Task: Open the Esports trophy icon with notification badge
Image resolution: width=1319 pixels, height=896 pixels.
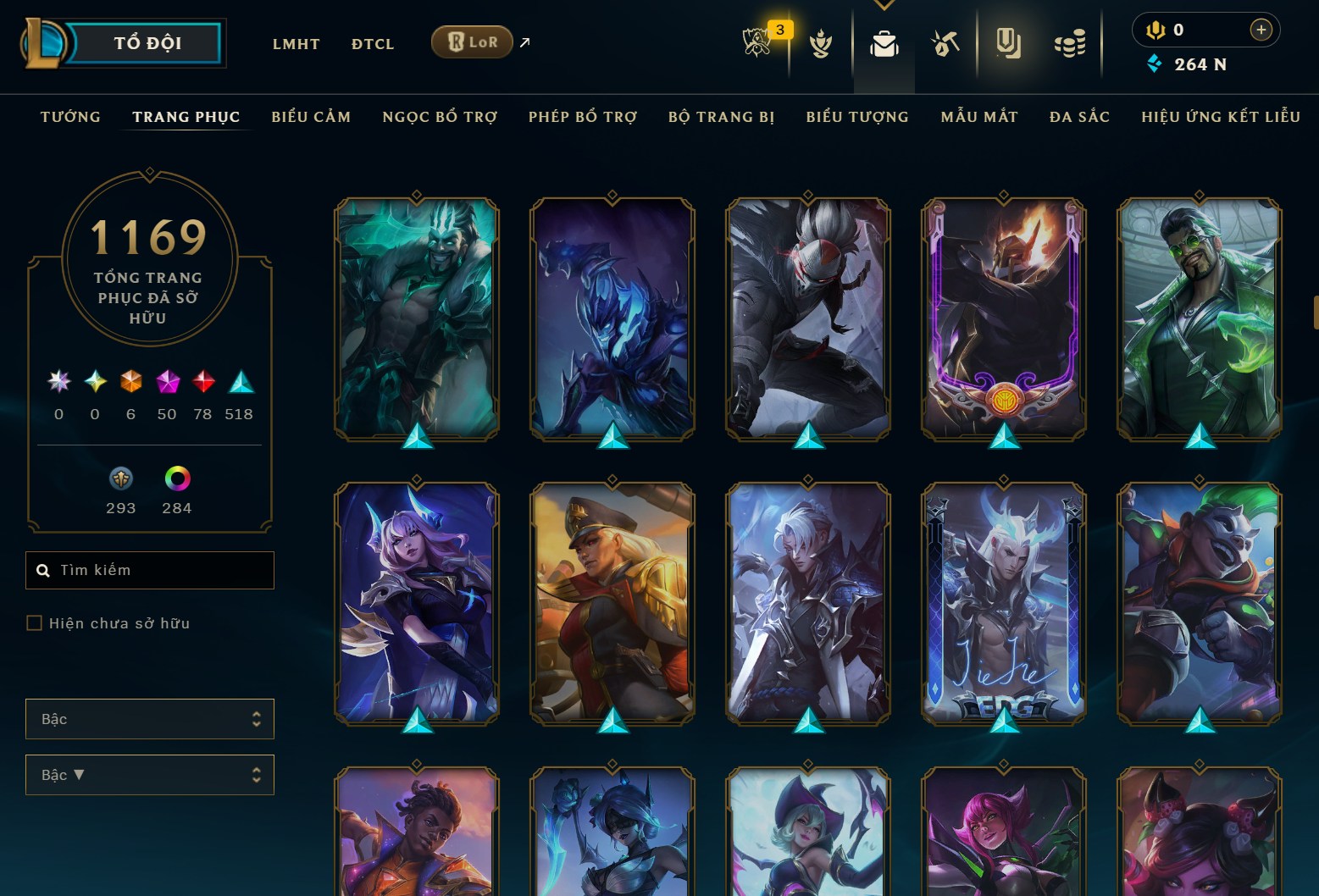Action: click(759, 42)
